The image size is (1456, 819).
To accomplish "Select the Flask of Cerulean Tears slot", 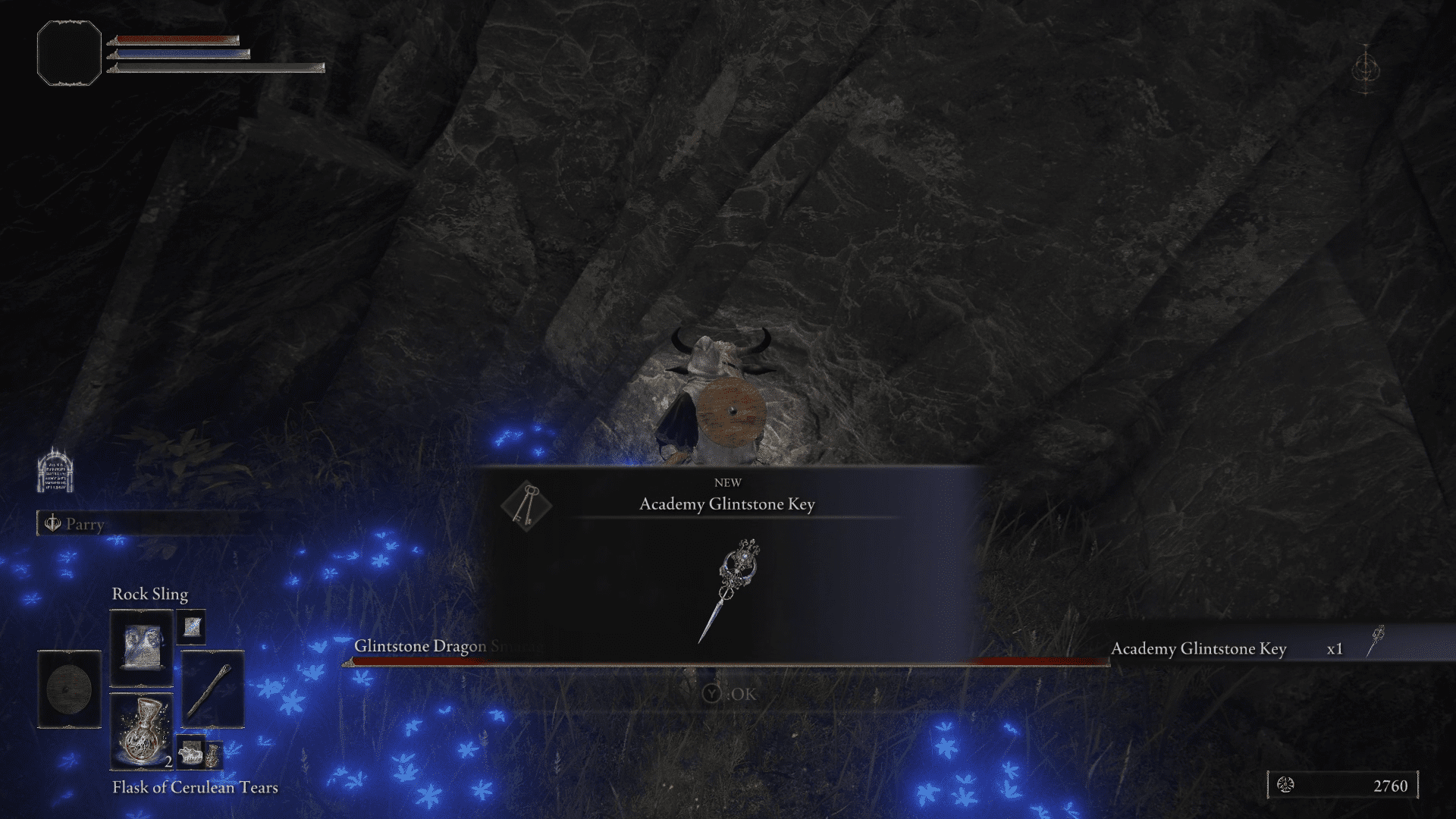I will click(142, 731).
